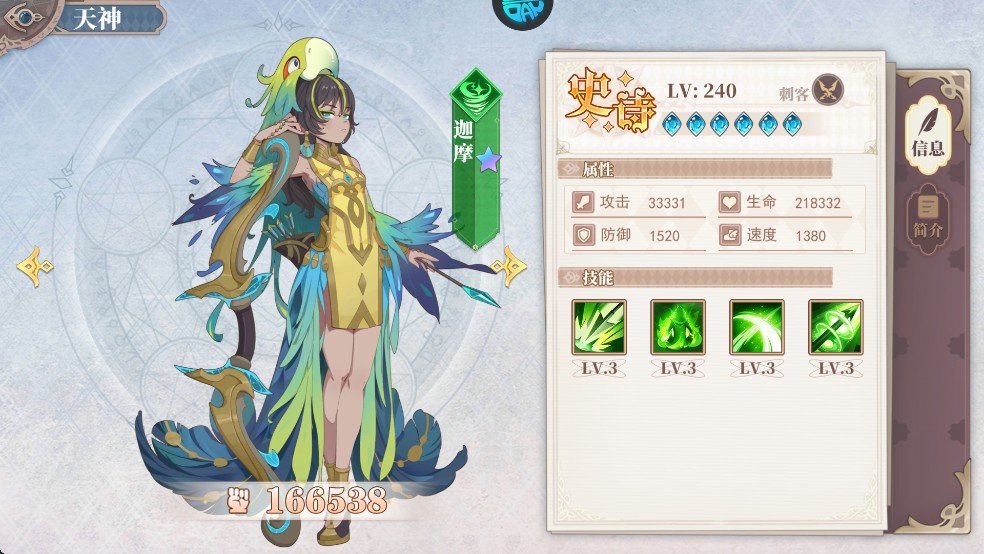Switch to the 信息 tab
Image resolution: width=984 pixels, height=554 pixels.
927,133
